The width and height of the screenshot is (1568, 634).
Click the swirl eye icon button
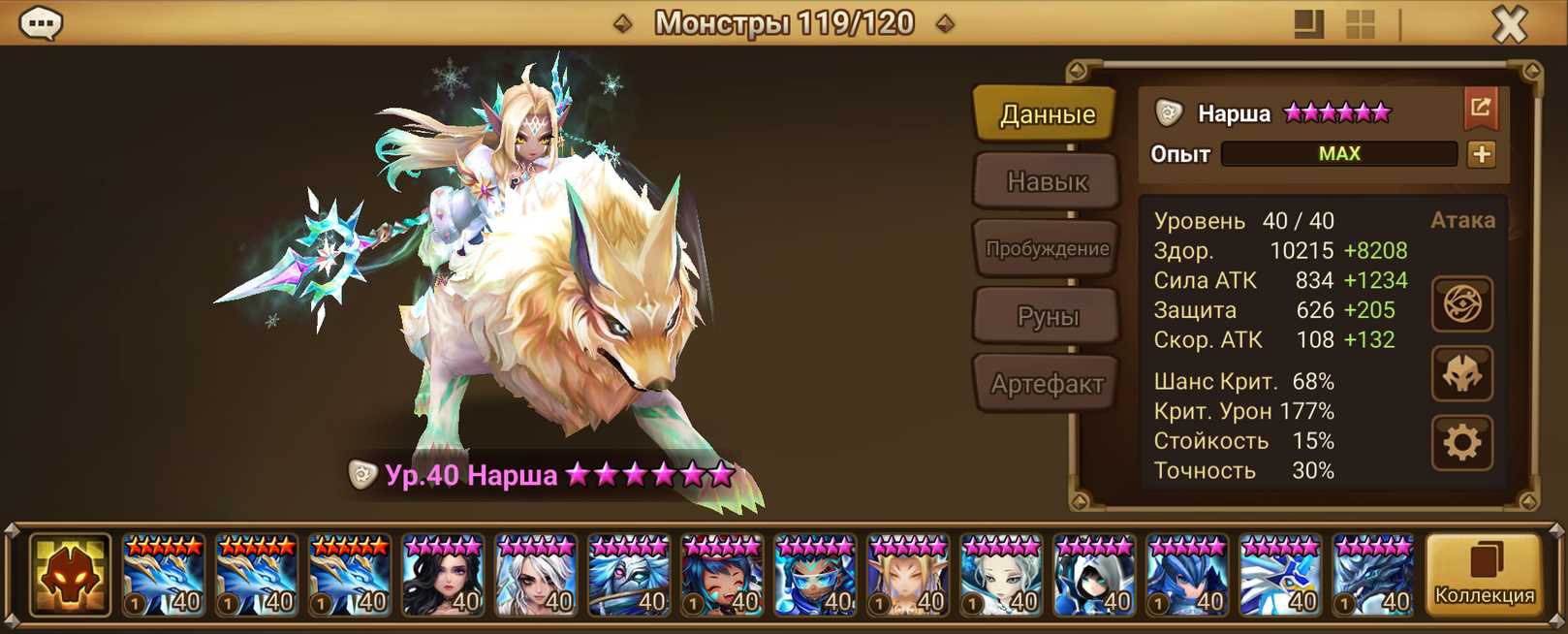coord(1461,304)
